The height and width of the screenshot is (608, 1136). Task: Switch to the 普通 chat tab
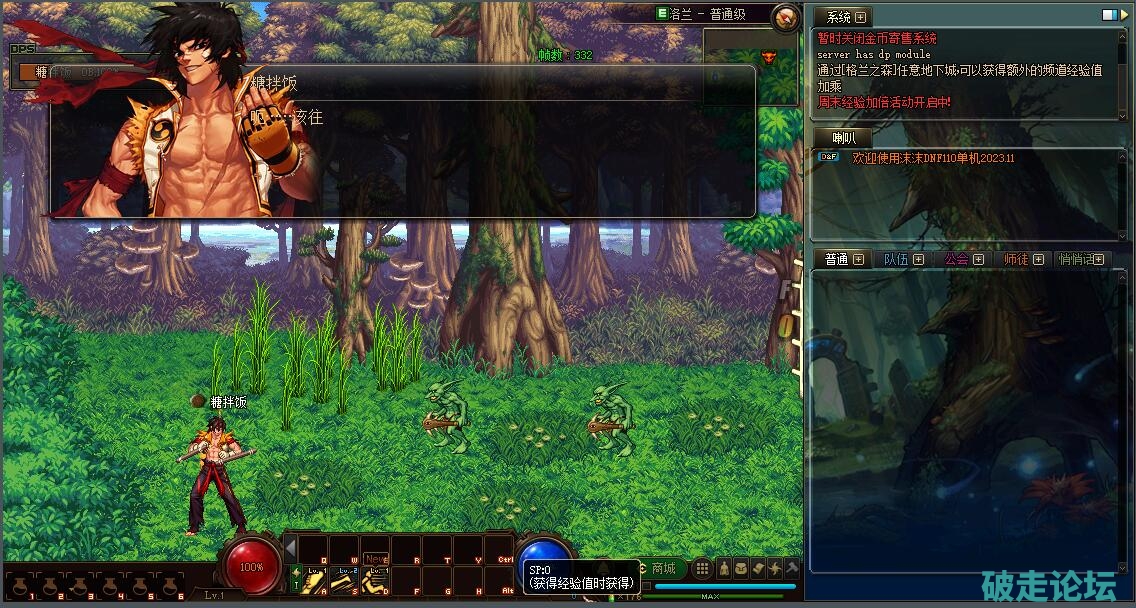[x=837, y=259]
